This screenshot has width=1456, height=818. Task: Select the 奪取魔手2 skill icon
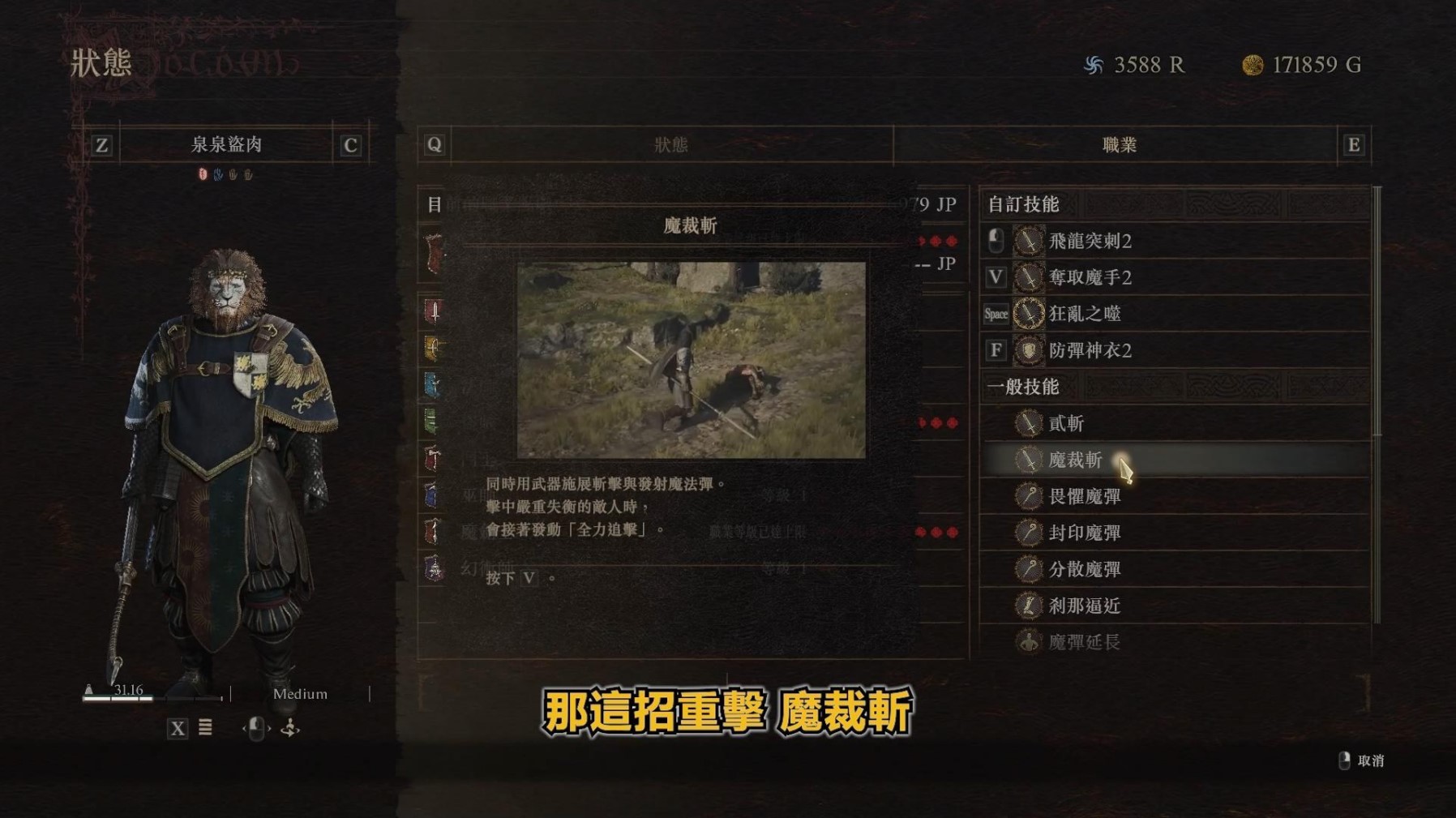point(1028,277)
